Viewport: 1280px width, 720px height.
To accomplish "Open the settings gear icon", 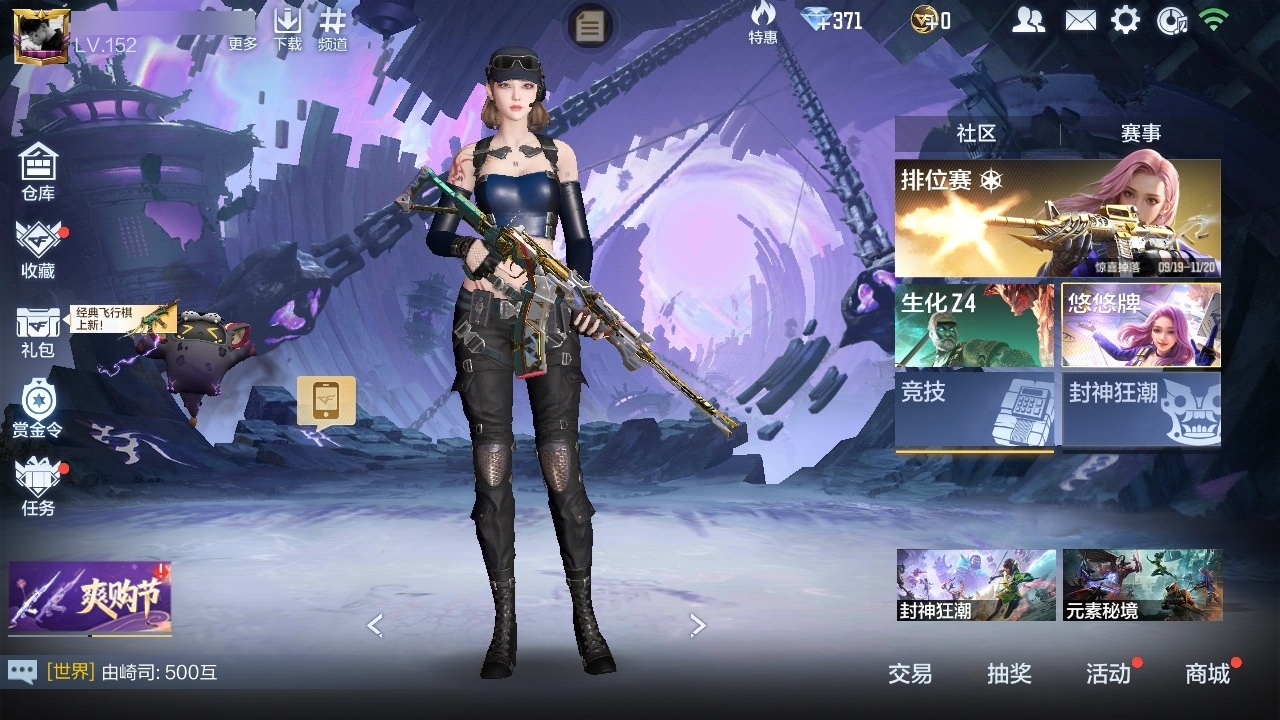I will [1125, 20].
